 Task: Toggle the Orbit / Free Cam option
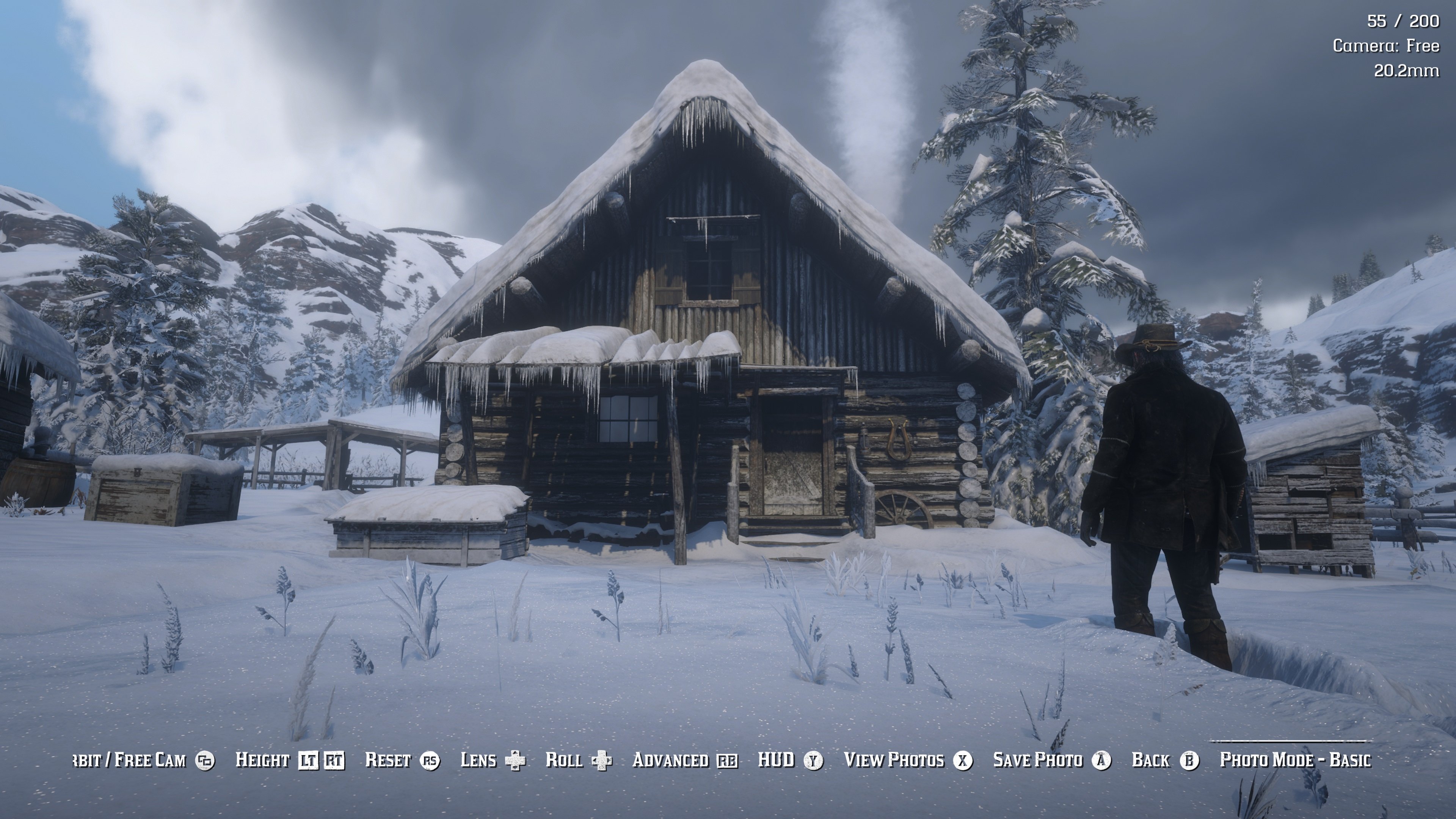click(144, 760)
